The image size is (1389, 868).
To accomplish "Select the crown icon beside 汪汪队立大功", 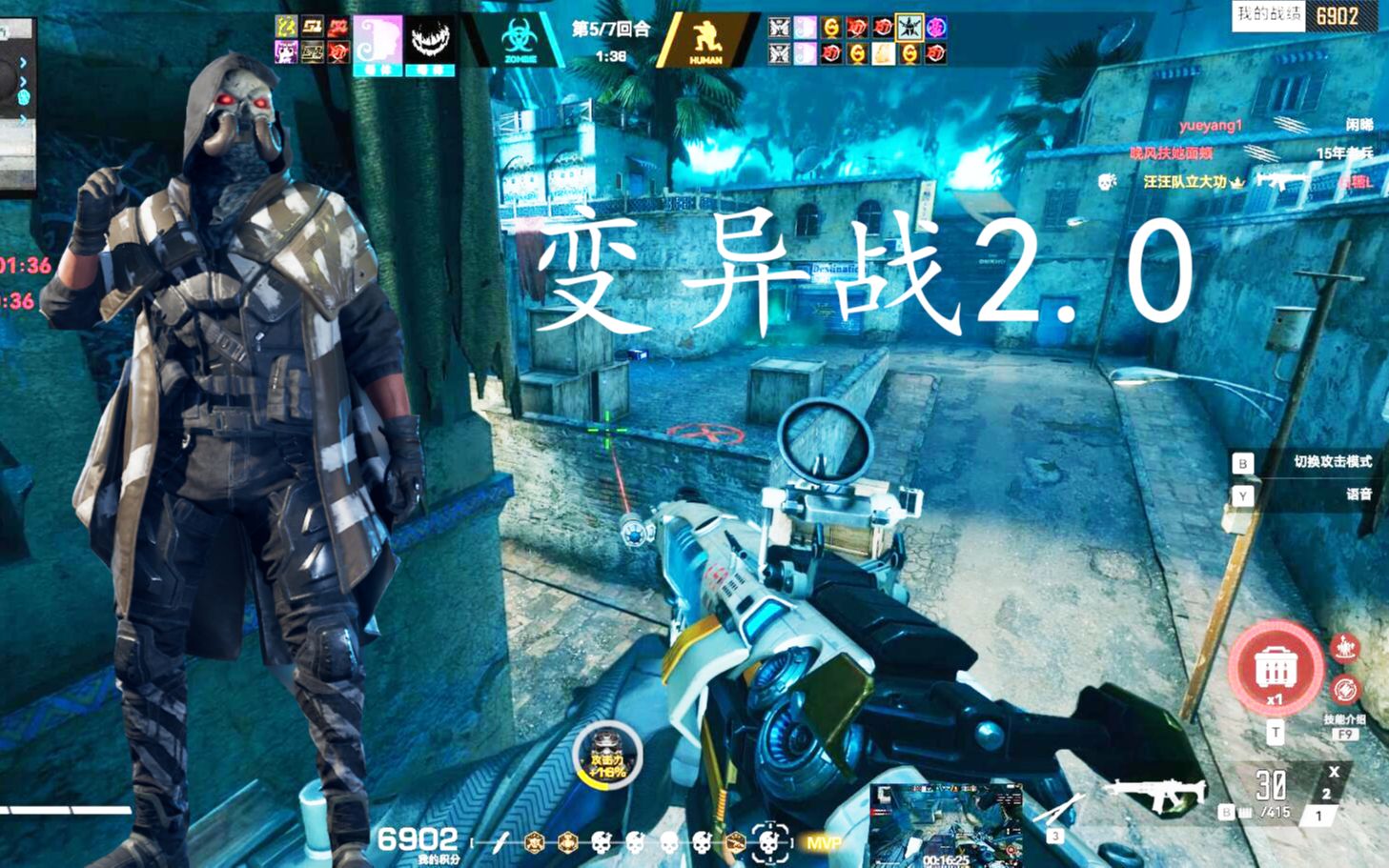I will (x=1237, y=183).
